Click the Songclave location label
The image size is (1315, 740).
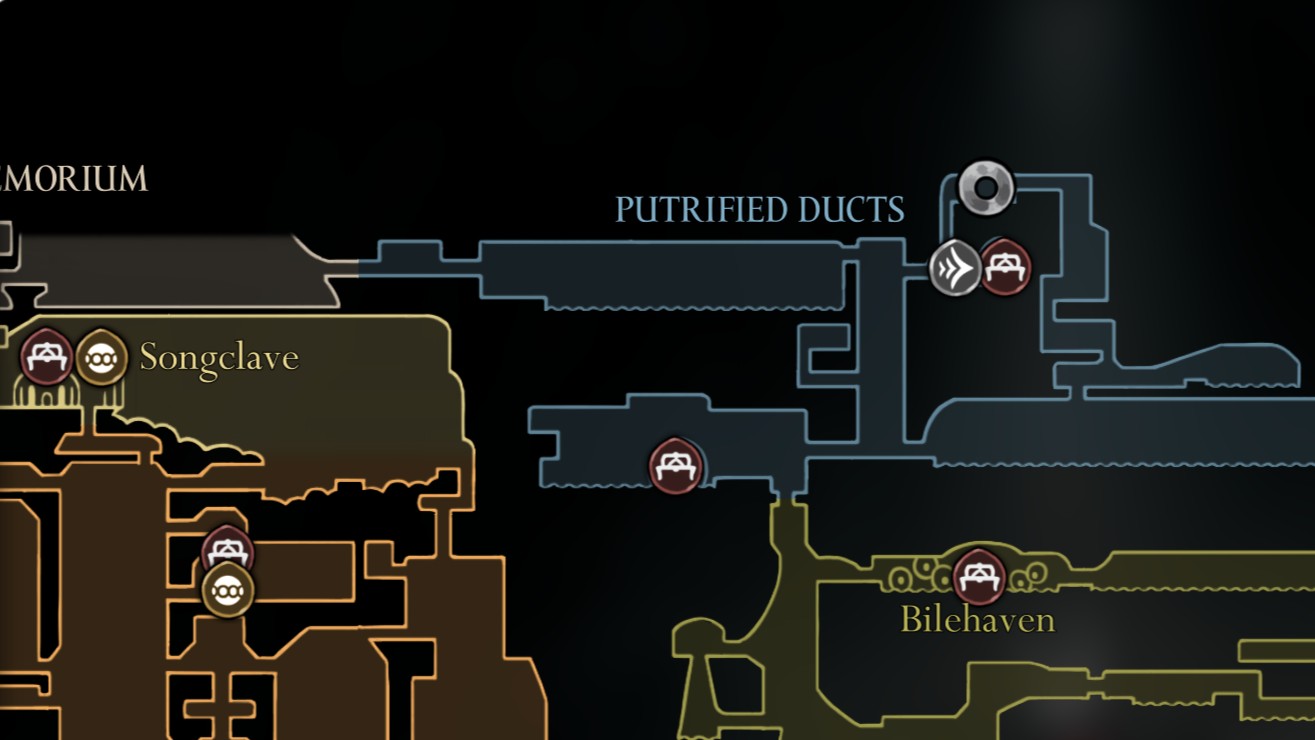click(x=218, y=358)
